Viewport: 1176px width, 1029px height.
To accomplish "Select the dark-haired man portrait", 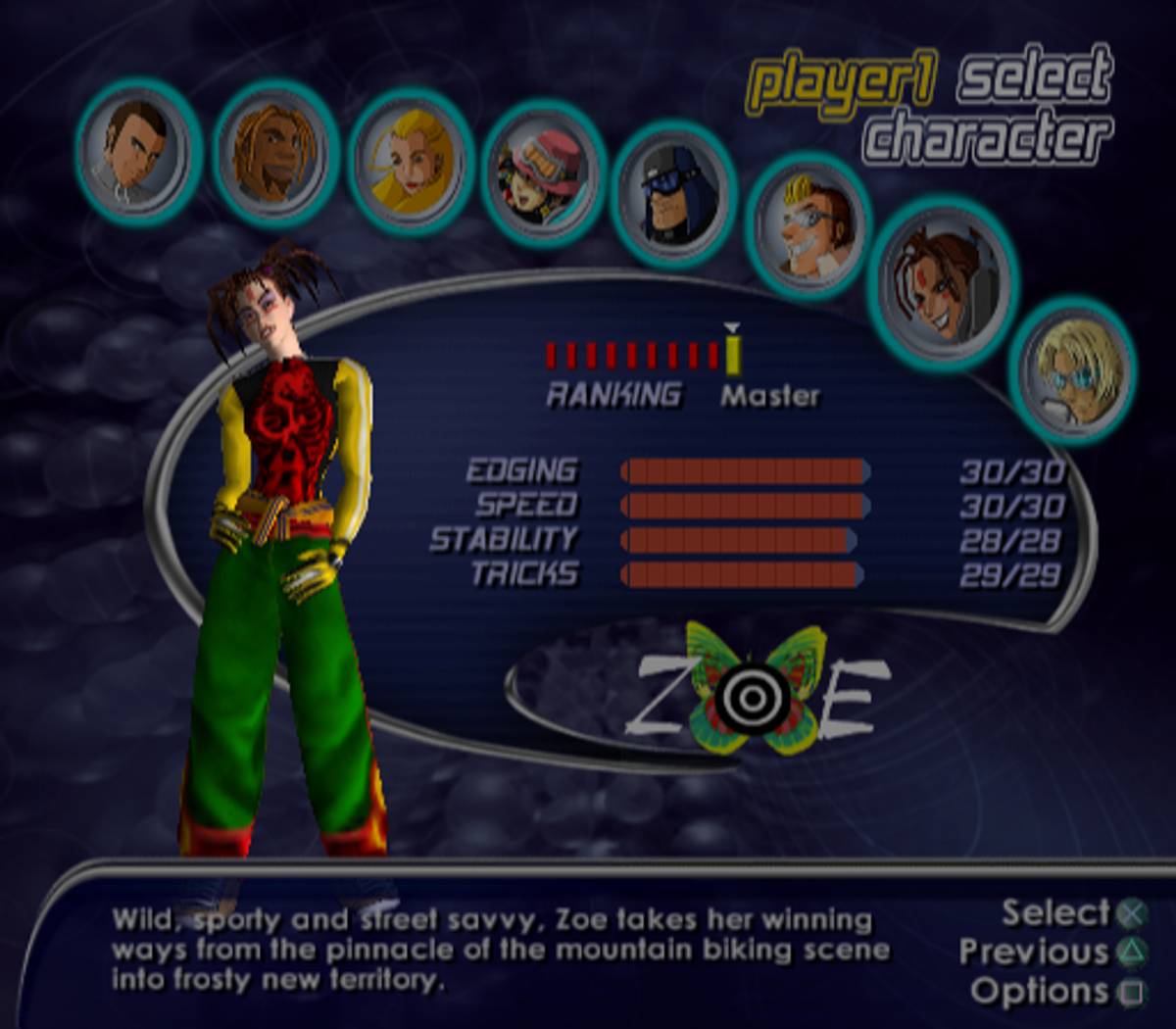I will coord(137,151).
